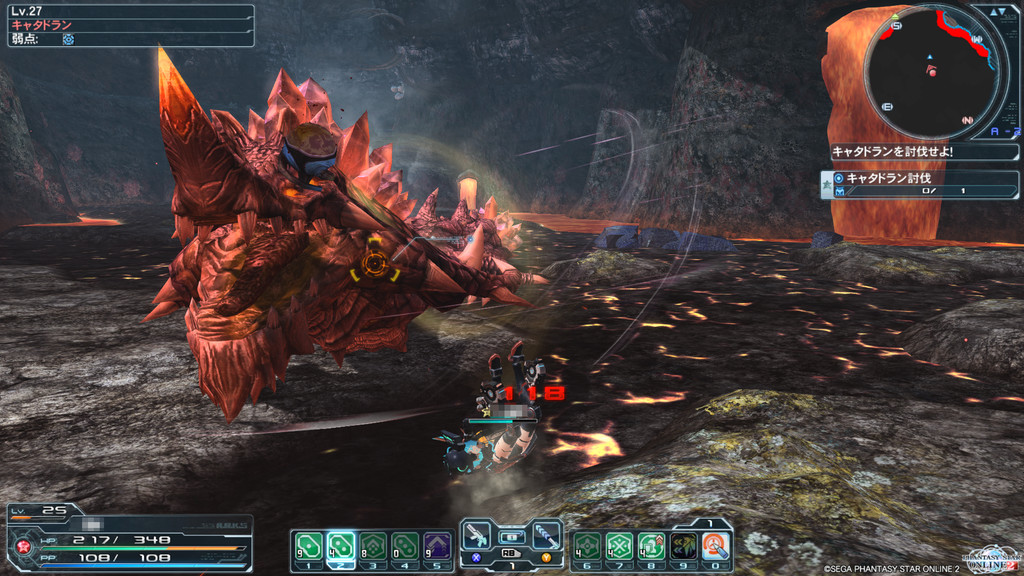Select the item in hotbar slot 3
1024x576 pixels.
373,545
